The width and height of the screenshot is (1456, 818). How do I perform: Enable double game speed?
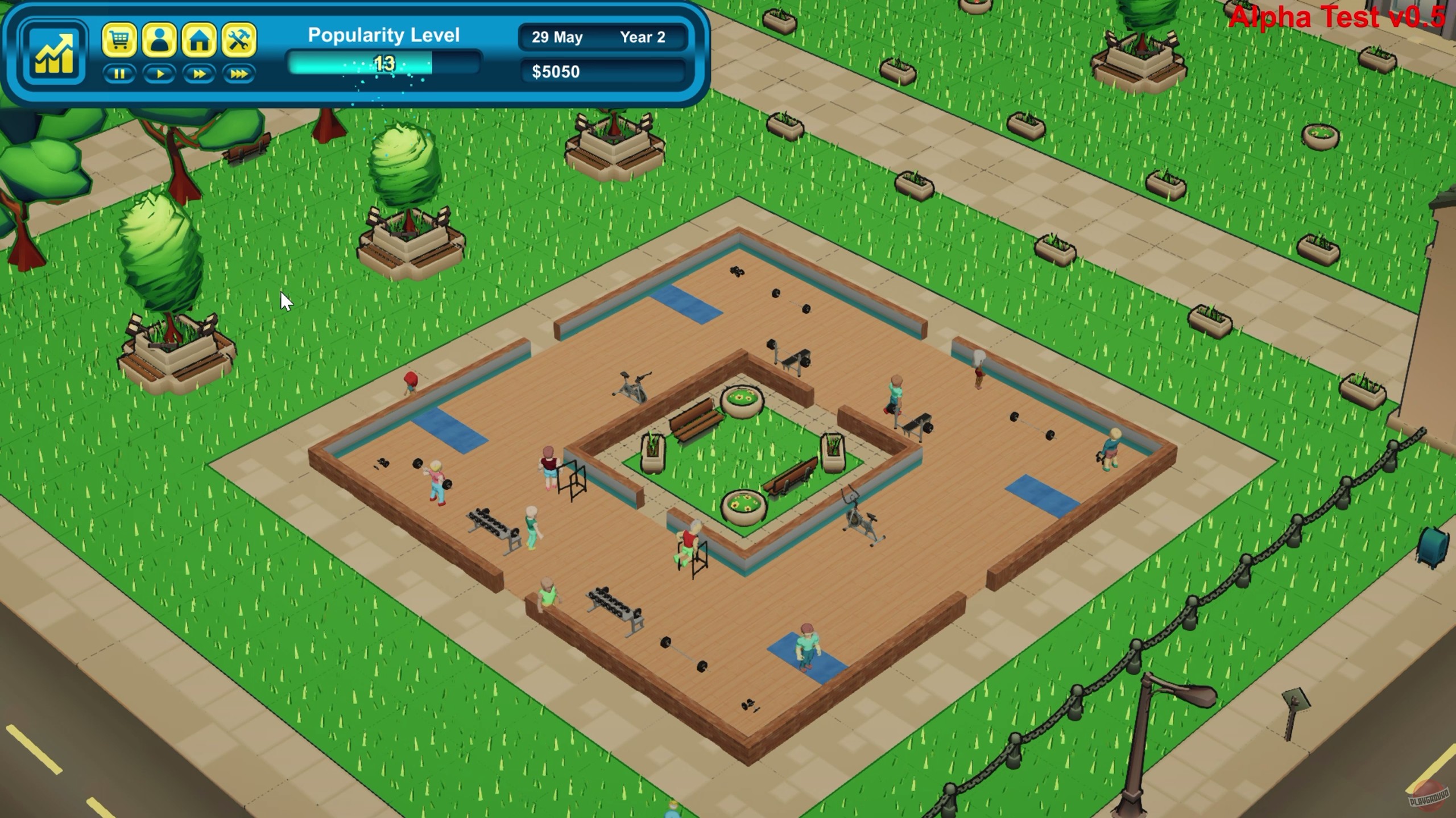[x=198, y=74]
